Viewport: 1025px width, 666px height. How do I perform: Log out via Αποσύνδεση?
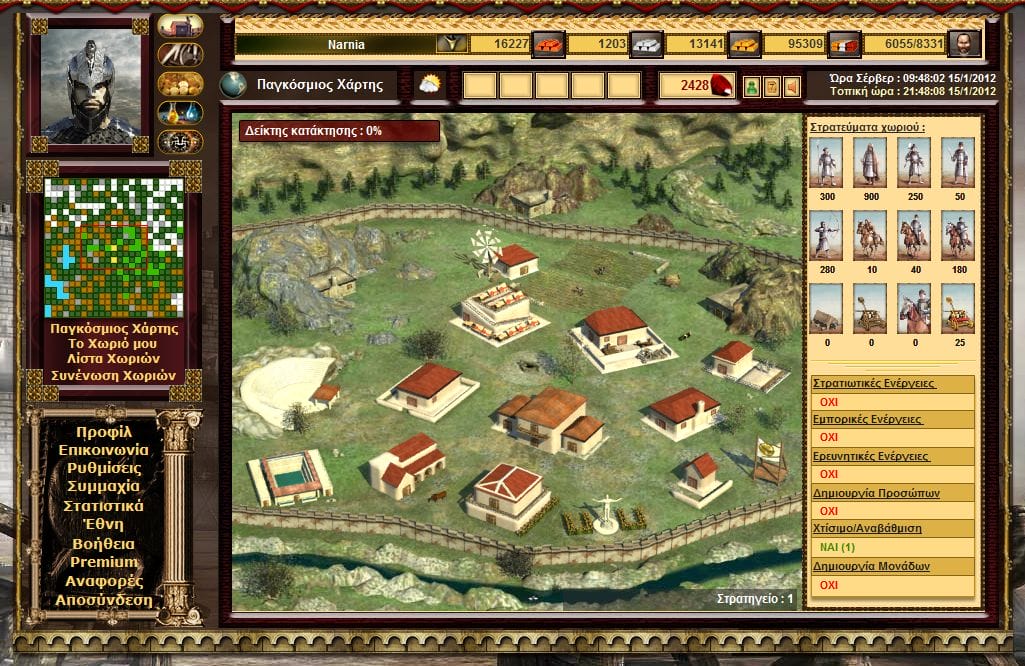pos(103,600)
